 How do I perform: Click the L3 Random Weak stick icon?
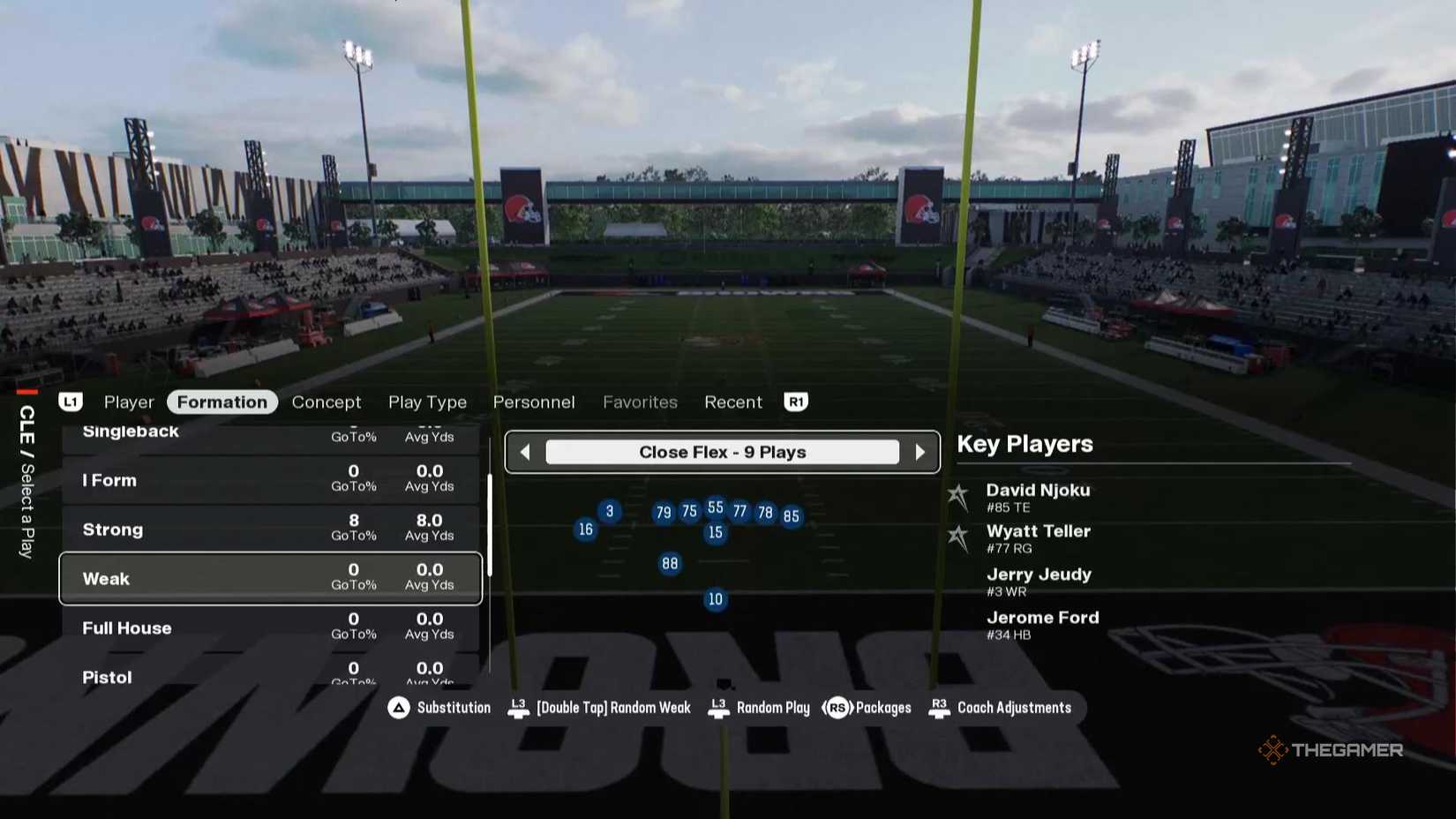click(x=518, y=707)
